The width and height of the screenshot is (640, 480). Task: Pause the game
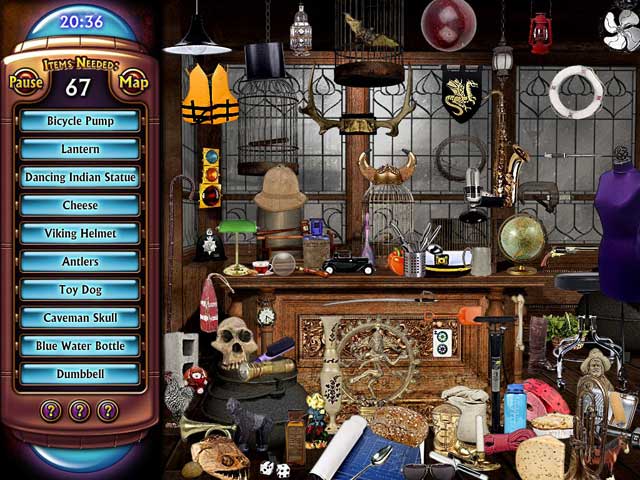point(27,82)
